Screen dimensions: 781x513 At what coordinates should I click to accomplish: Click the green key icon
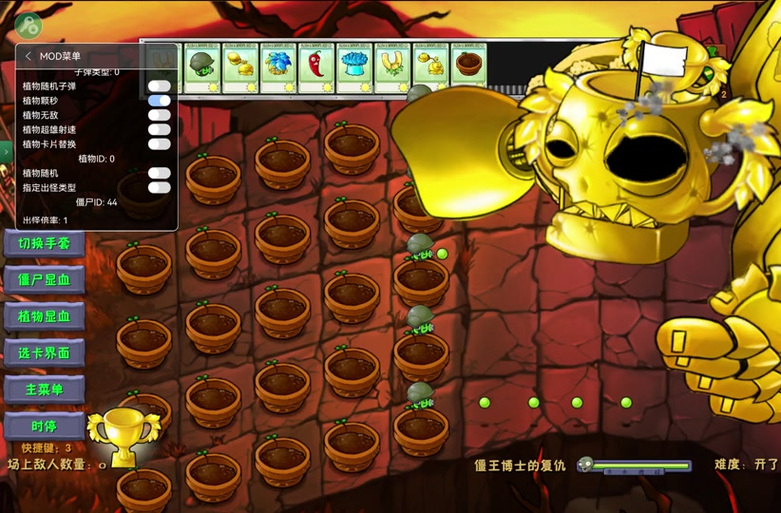(27, 26)
